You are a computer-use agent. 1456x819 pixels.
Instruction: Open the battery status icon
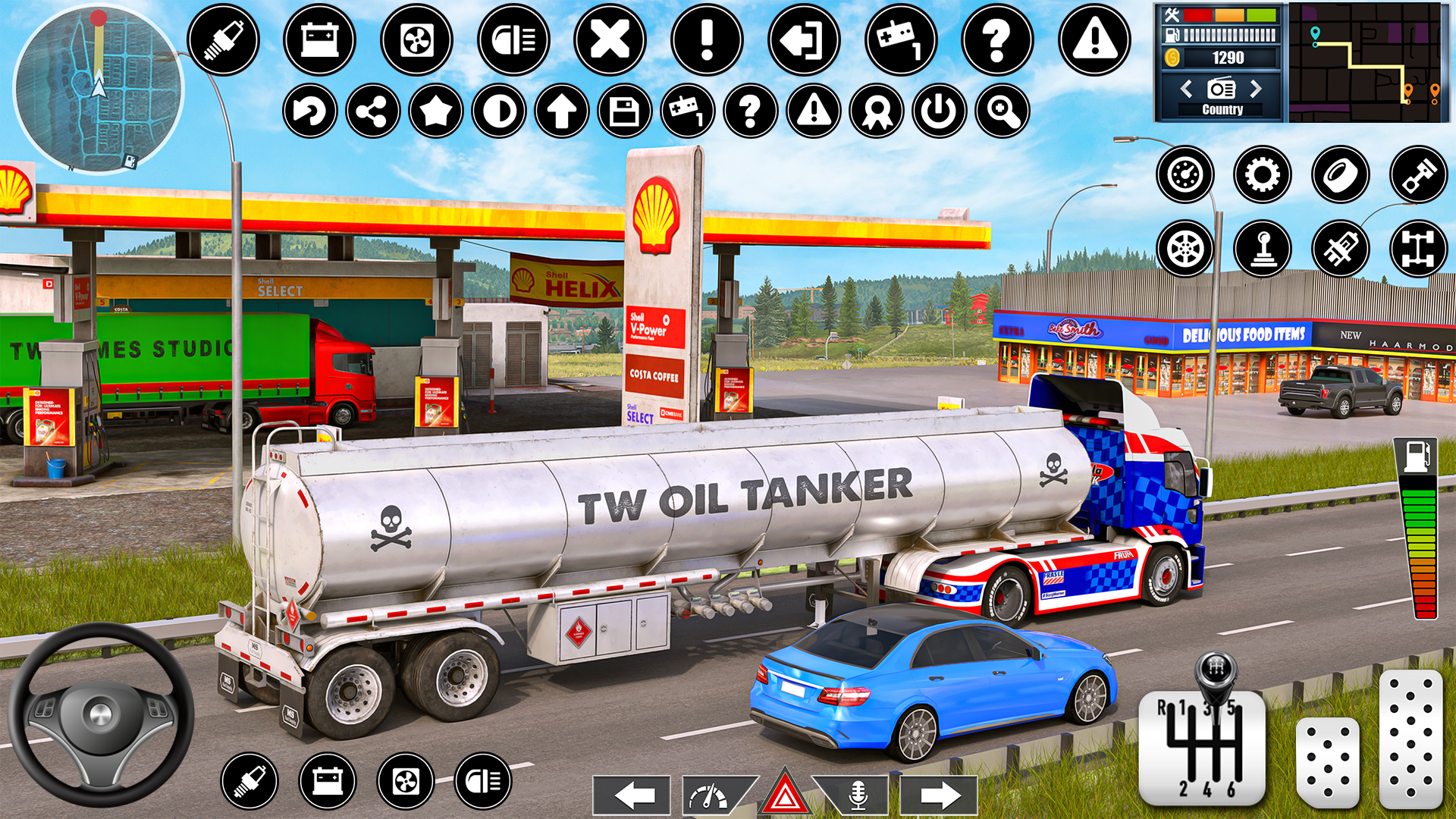[318, 40]
